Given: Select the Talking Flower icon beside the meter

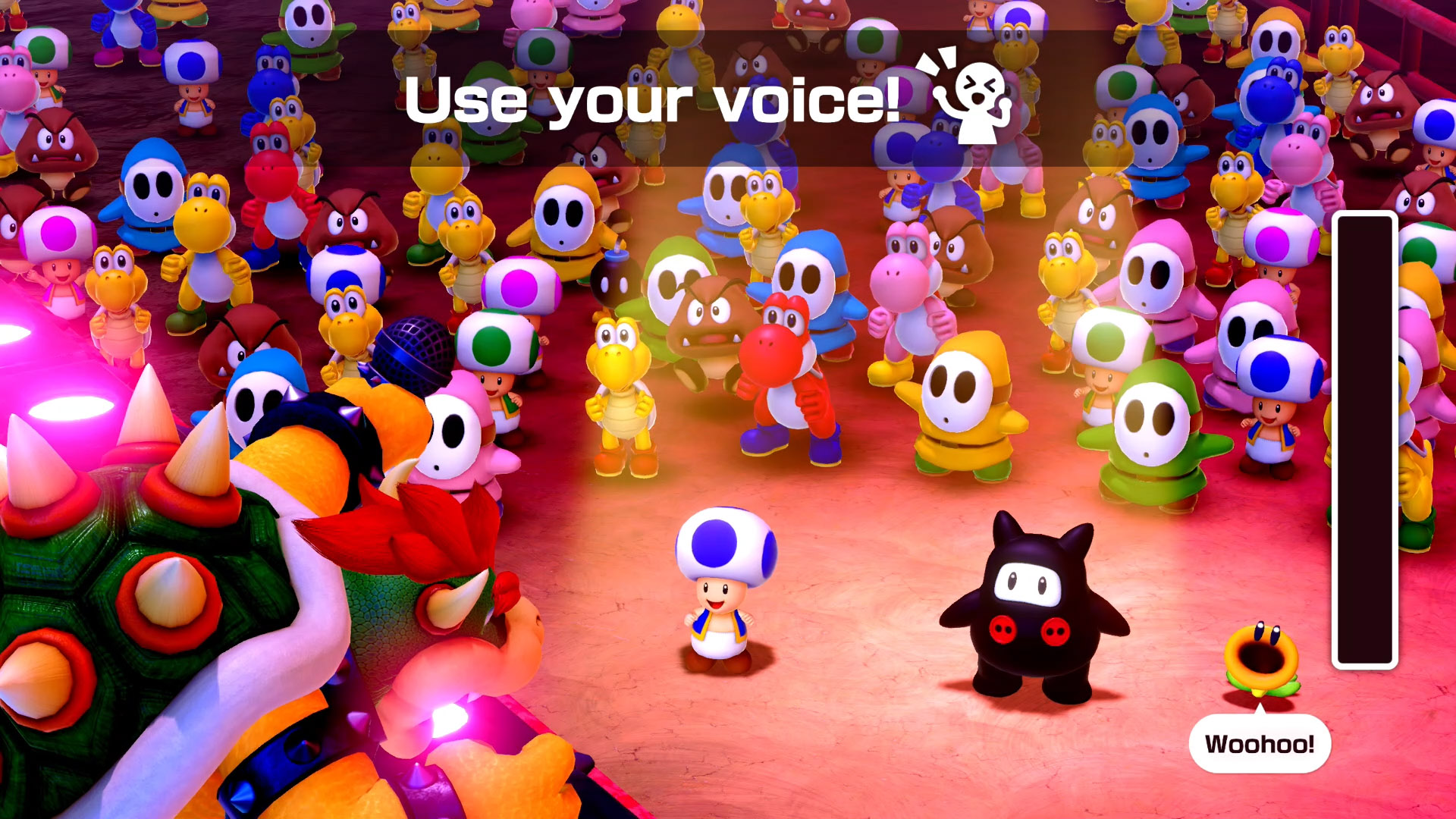Looking at the screenshot, I should click(x=1262, y=658).
